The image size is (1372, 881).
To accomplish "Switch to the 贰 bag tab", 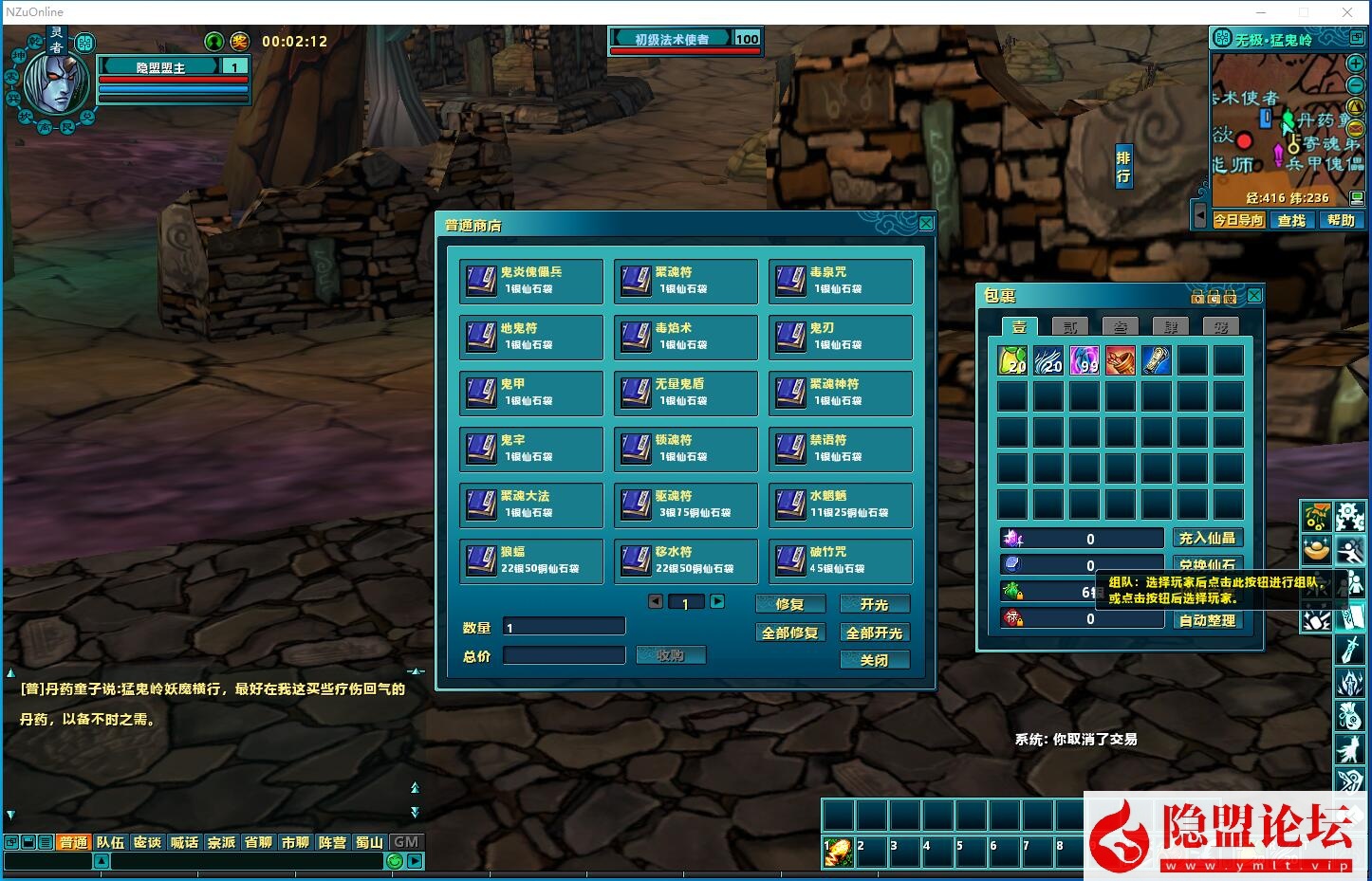I will click(1069, 327).
